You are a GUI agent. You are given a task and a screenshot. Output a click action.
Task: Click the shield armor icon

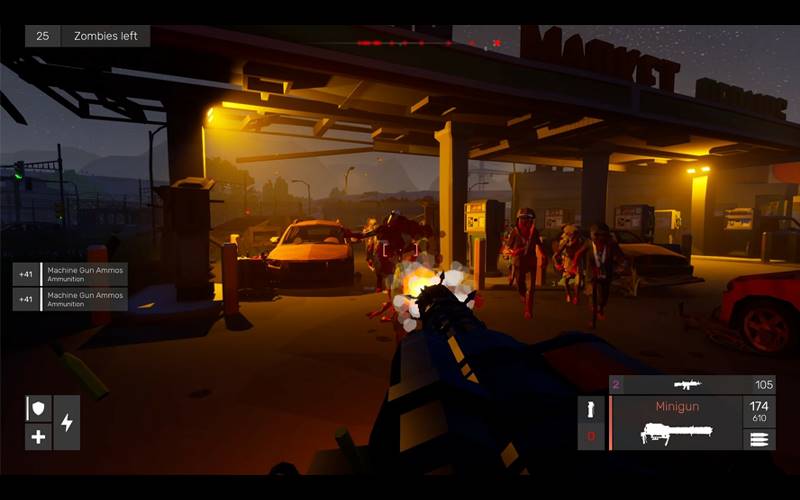pos(38,409)
